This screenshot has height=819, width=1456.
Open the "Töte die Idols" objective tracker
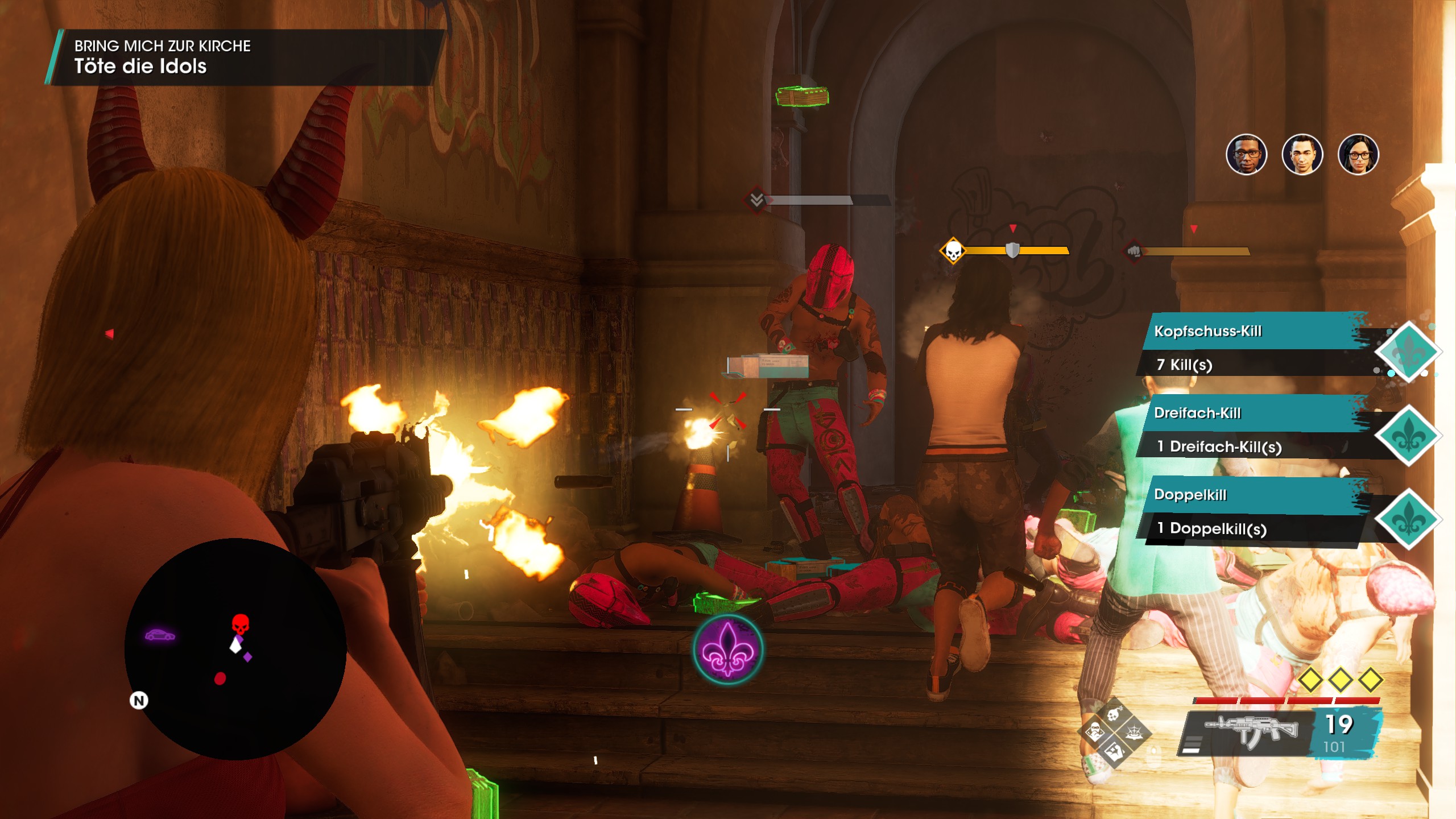(245, 57)
